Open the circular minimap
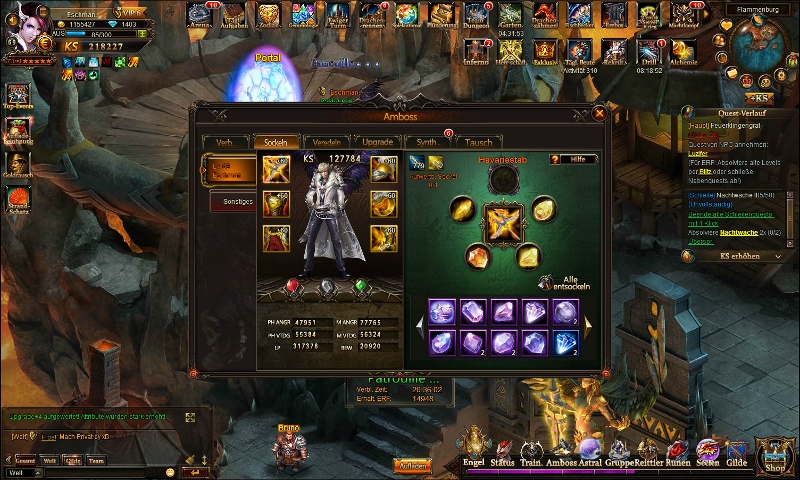800x480 pixels. point(761,48)
